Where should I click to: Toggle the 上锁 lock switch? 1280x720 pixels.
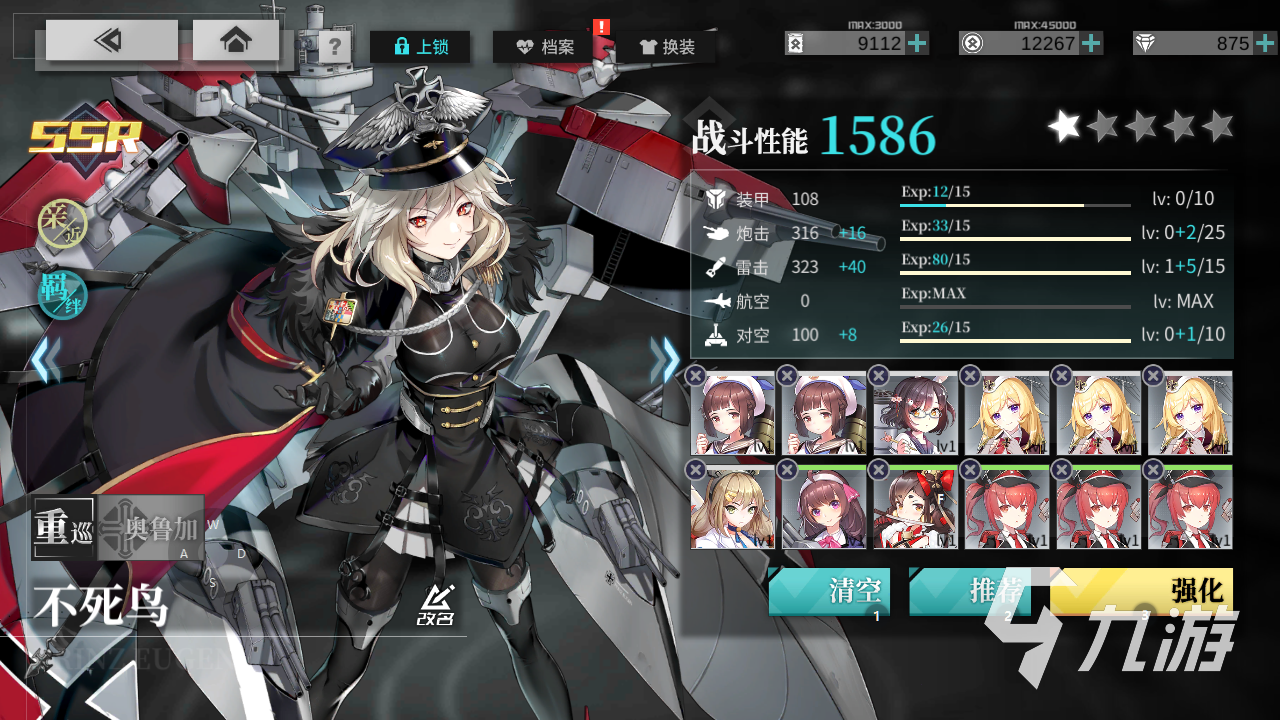(420, 46)
